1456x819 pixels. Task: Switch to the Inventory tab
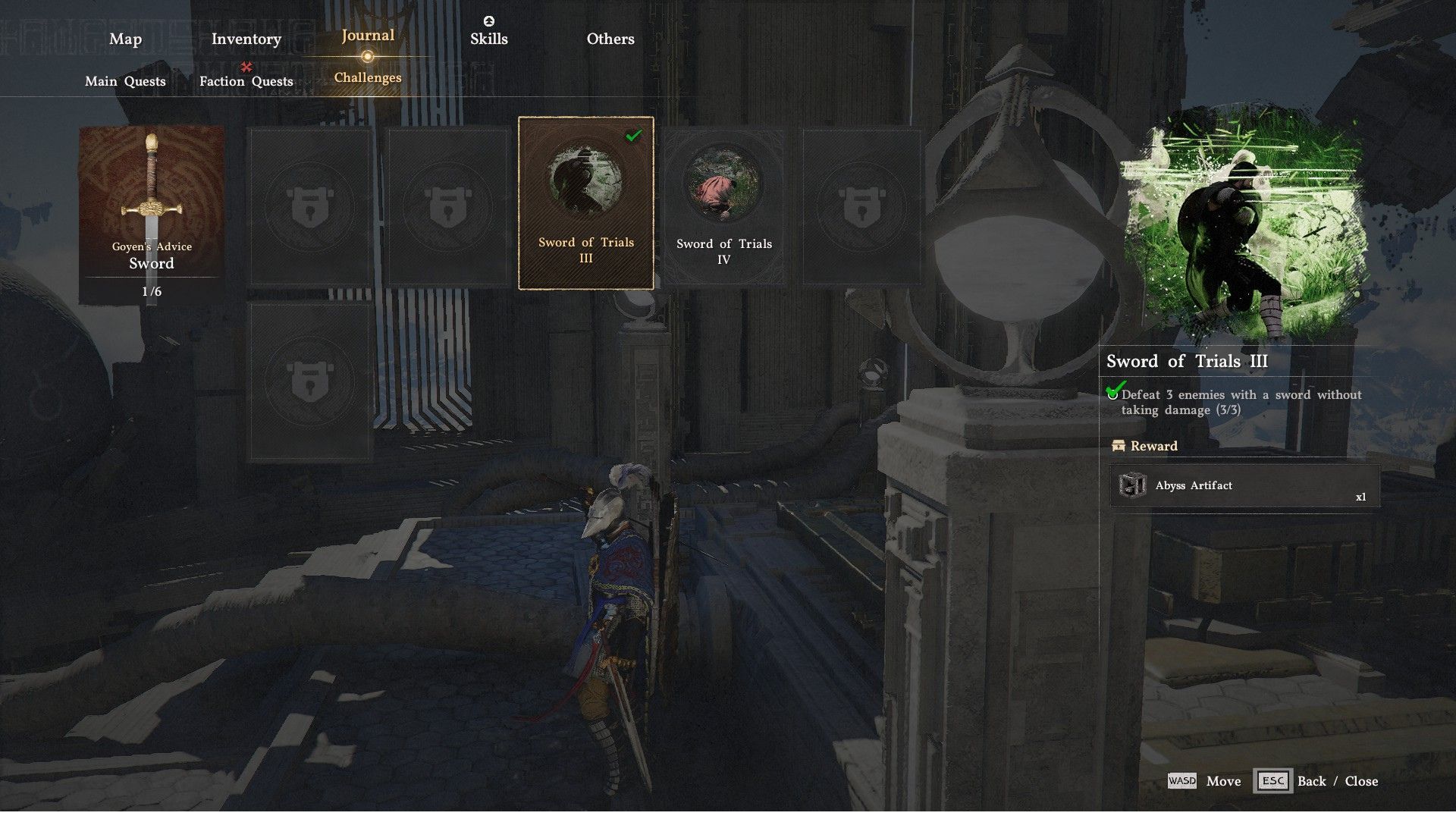click(246, 39)
